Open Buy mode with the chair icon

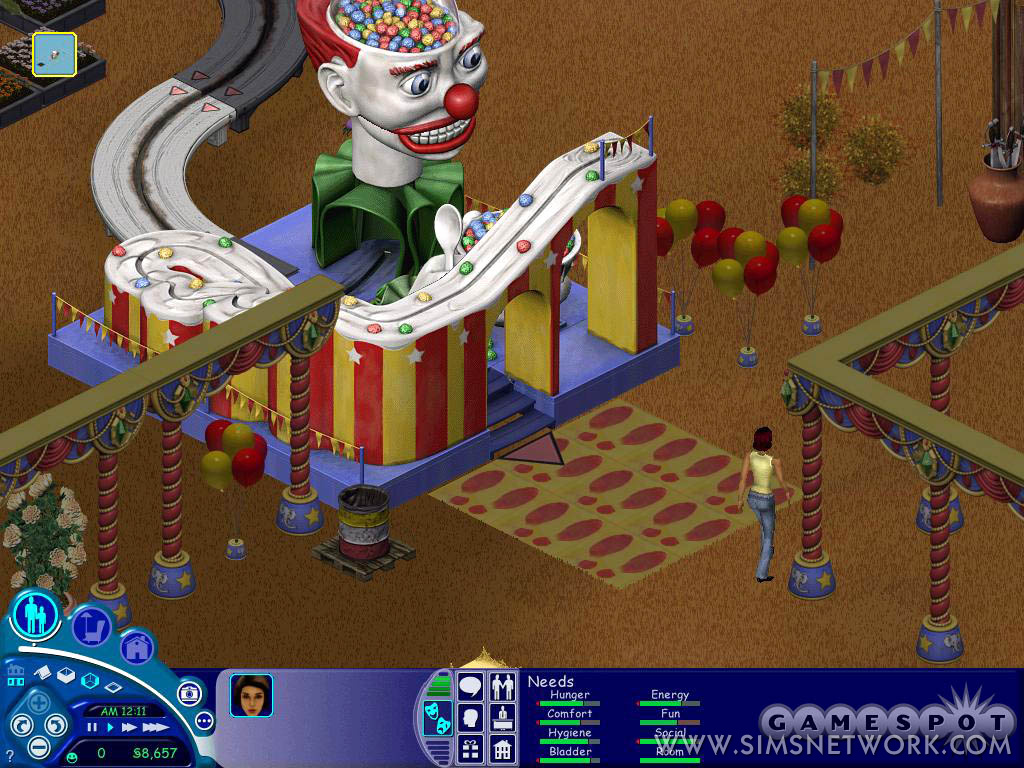[x=92, y=628]
